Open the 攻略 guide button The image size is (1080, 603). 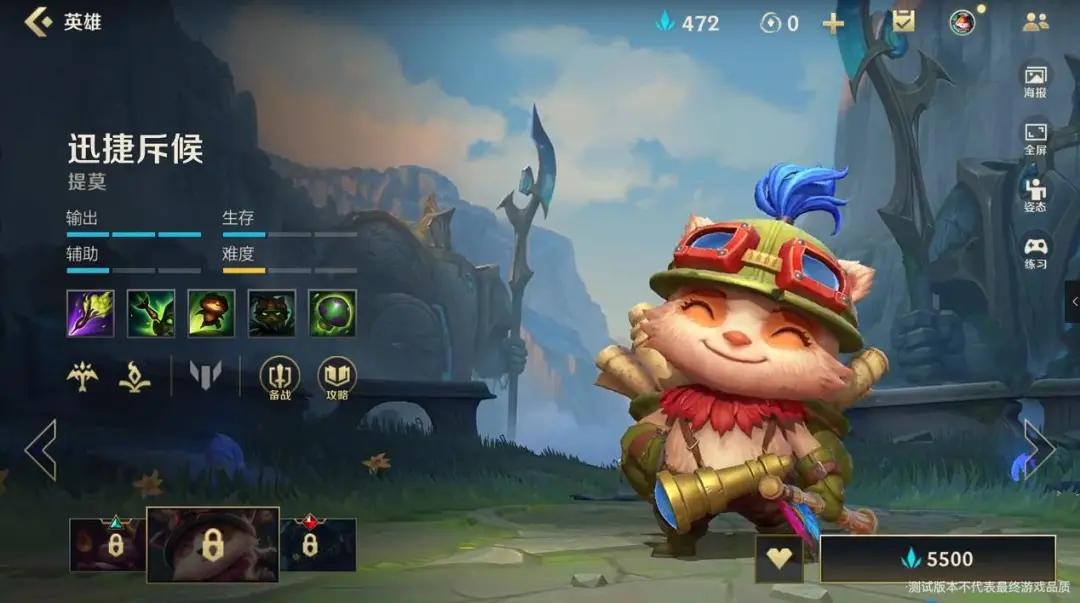(x=337, y=378)
